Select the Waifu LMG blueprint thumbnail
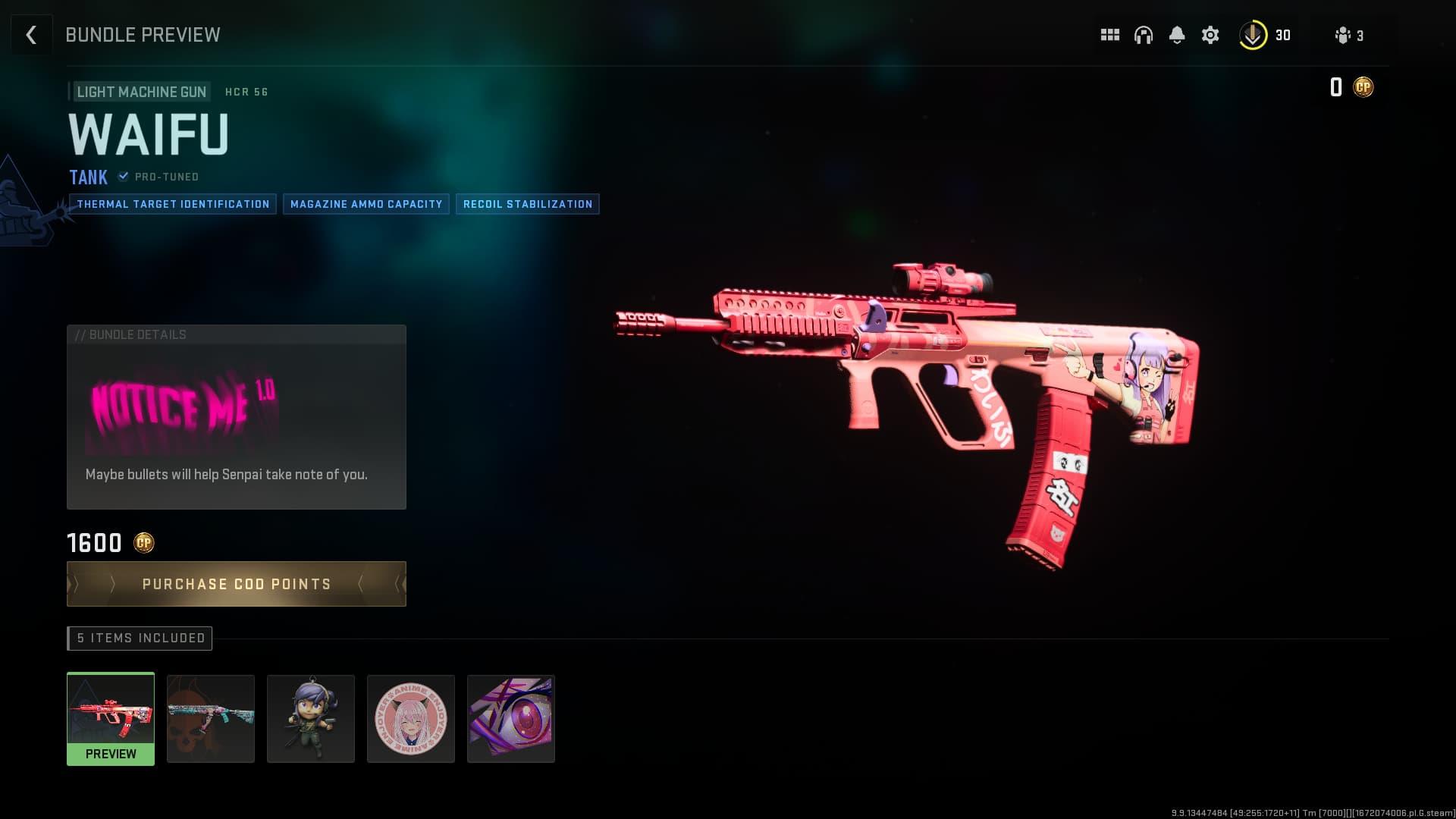Screen dimensions: 1456x819 [111, 717]
